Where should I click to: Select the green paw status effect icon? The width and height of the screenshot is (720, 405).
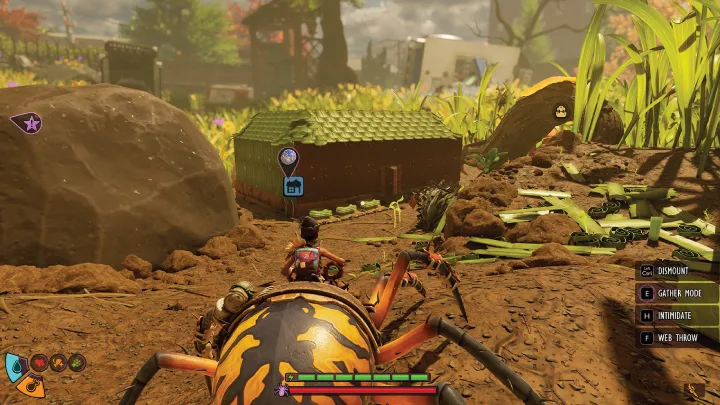pyautogui.click(x=77, y=362)
